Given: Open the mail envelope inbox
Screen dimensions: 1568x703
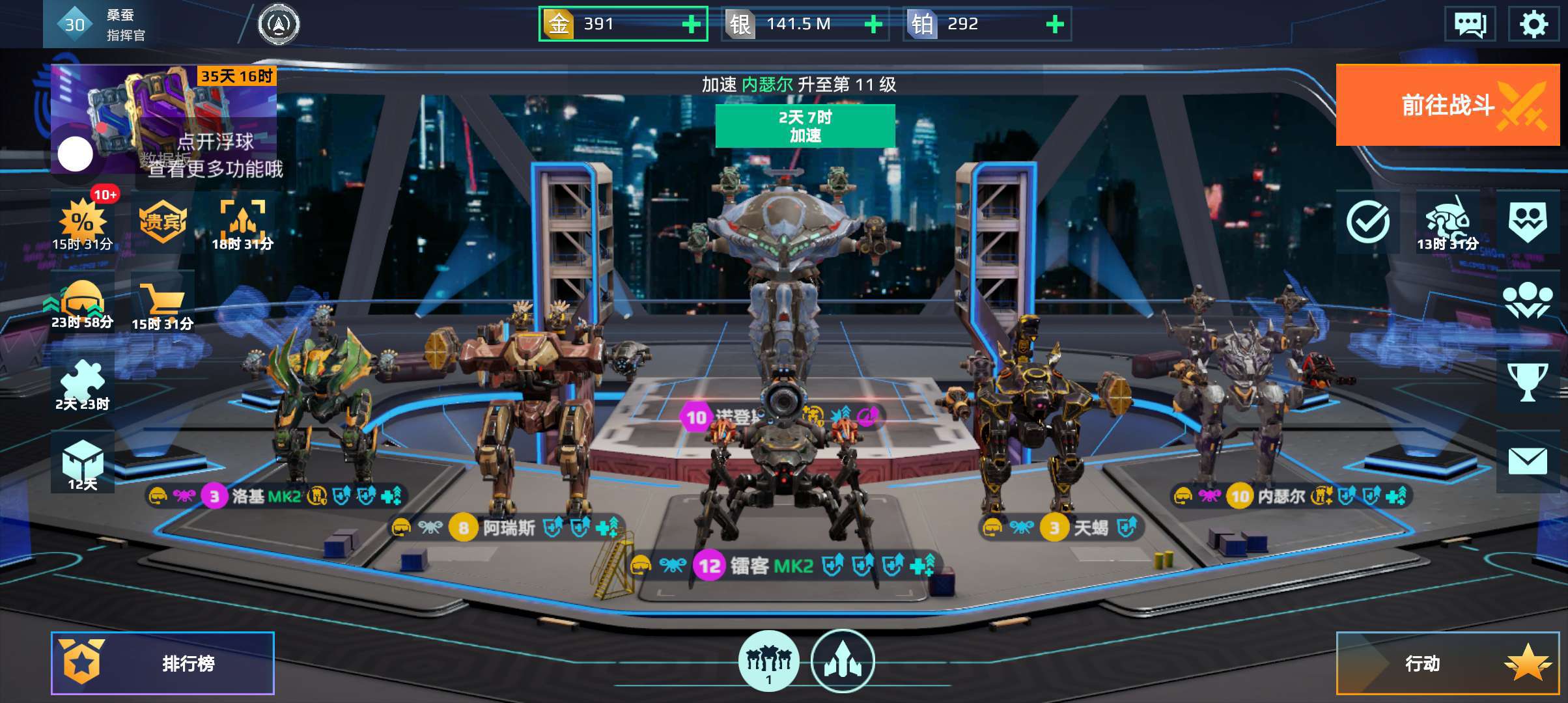Looking at the screenshot, I should tap(1527, 462).
